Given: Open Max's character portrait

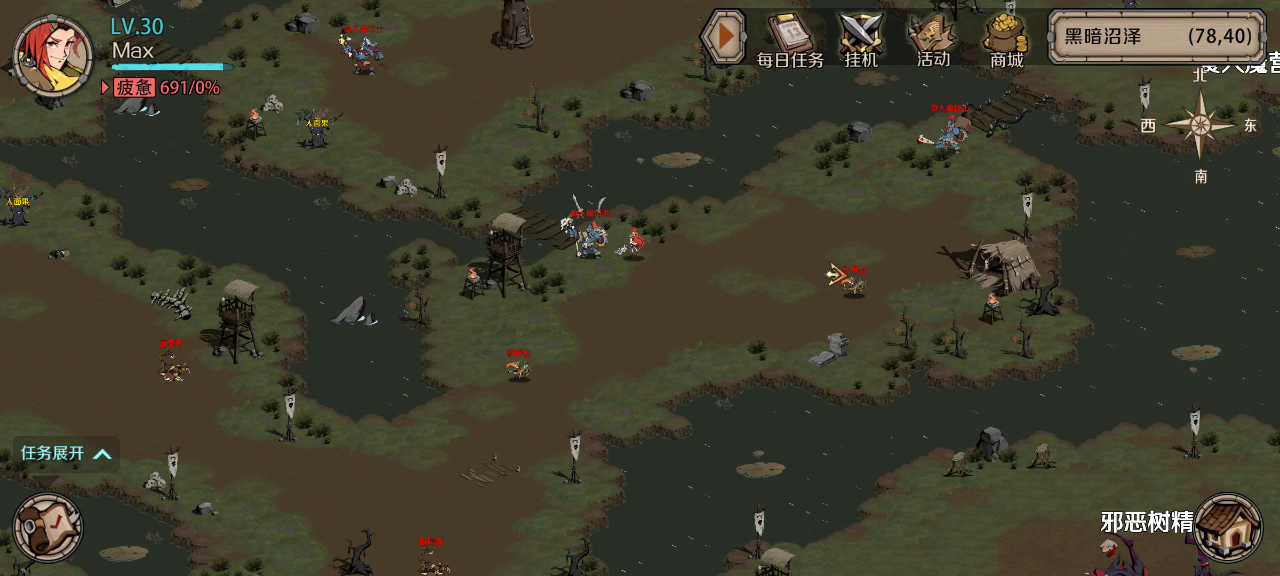Looking at the screenshot, I should 52,55.
